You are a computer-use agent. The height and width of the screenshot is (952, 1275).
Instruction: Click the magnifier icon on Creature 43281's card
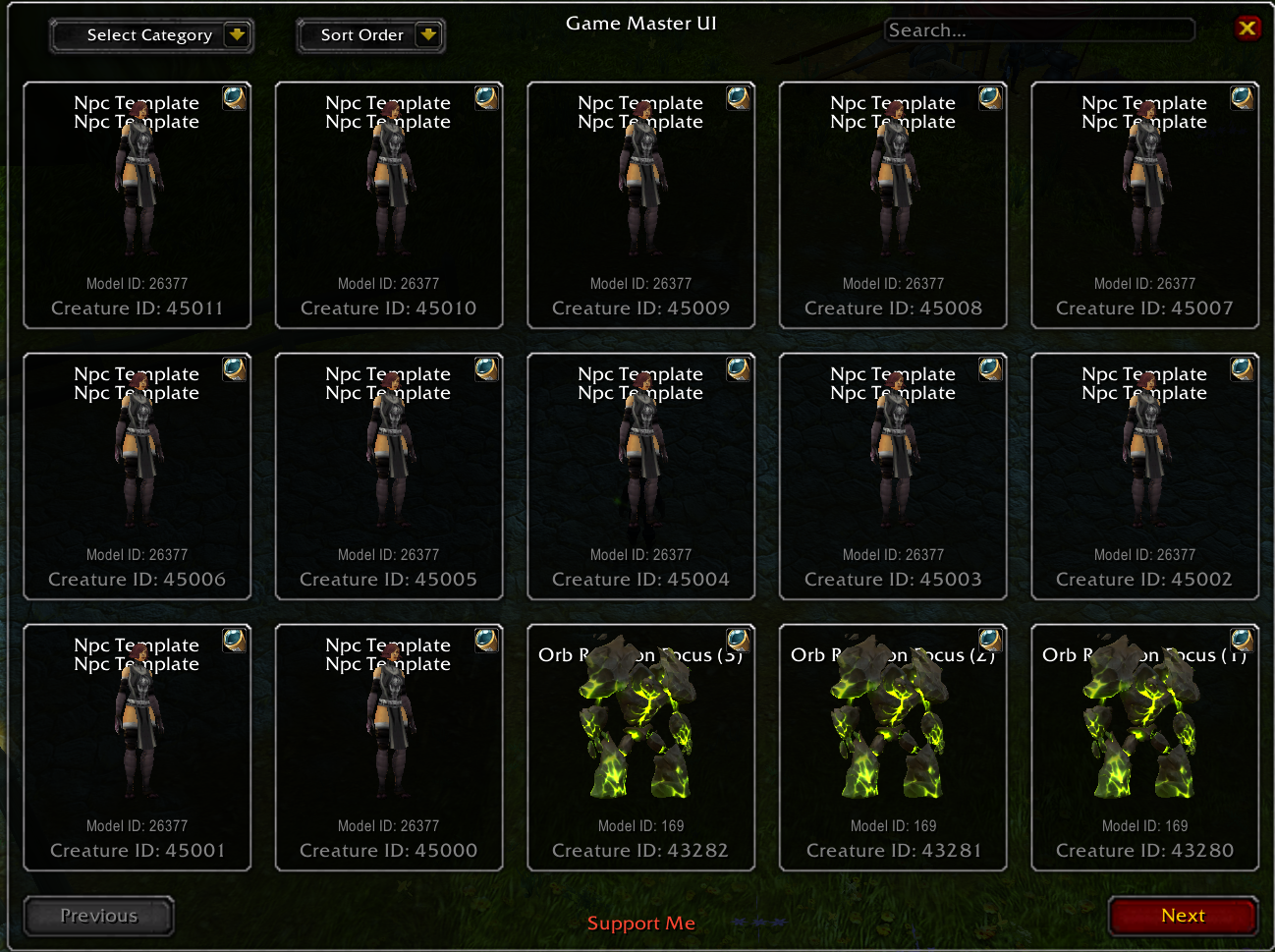click(x=990, y=640)
